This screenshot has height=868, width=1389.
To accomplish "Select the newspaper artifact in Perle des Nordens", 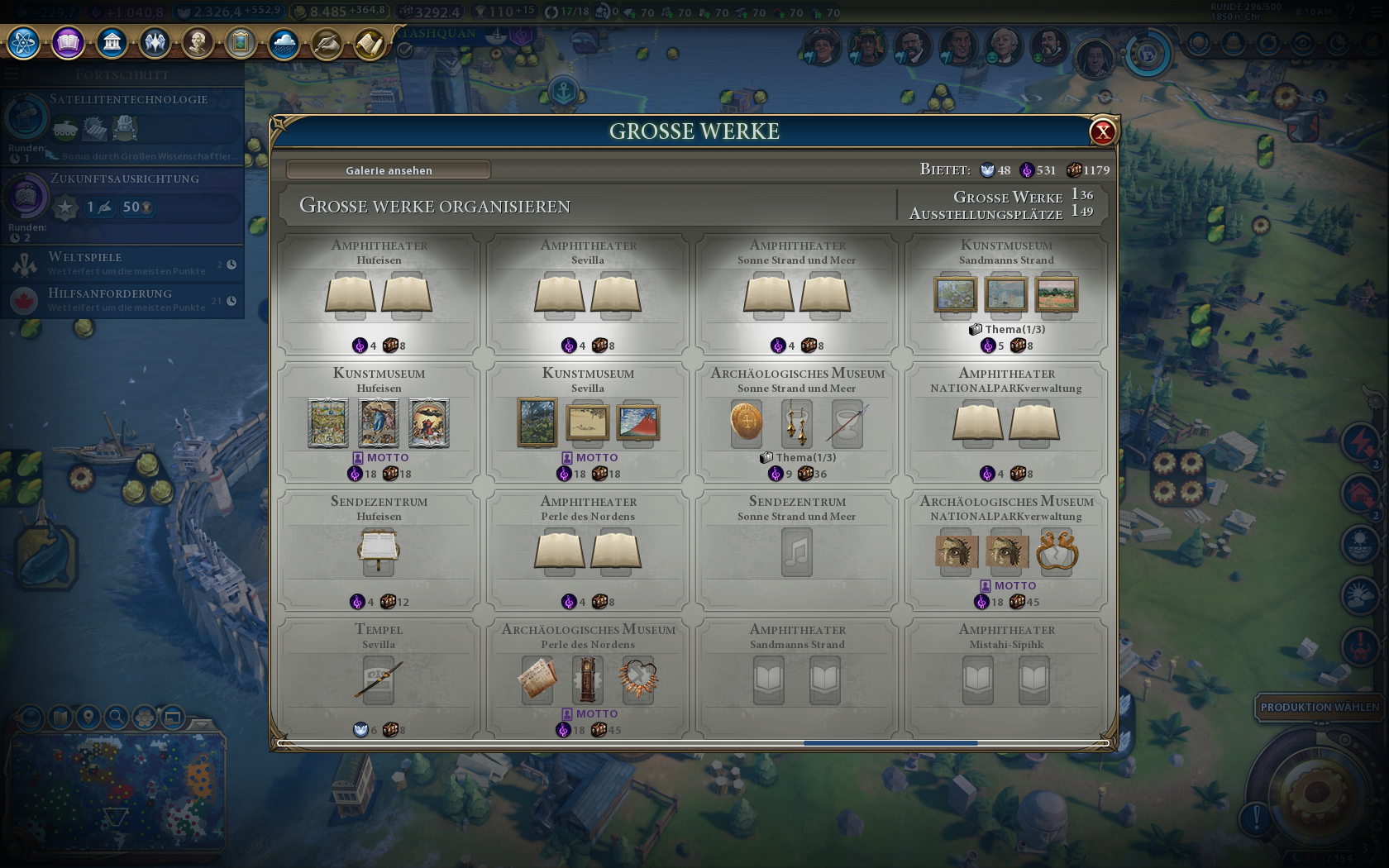I will (537, 680).
